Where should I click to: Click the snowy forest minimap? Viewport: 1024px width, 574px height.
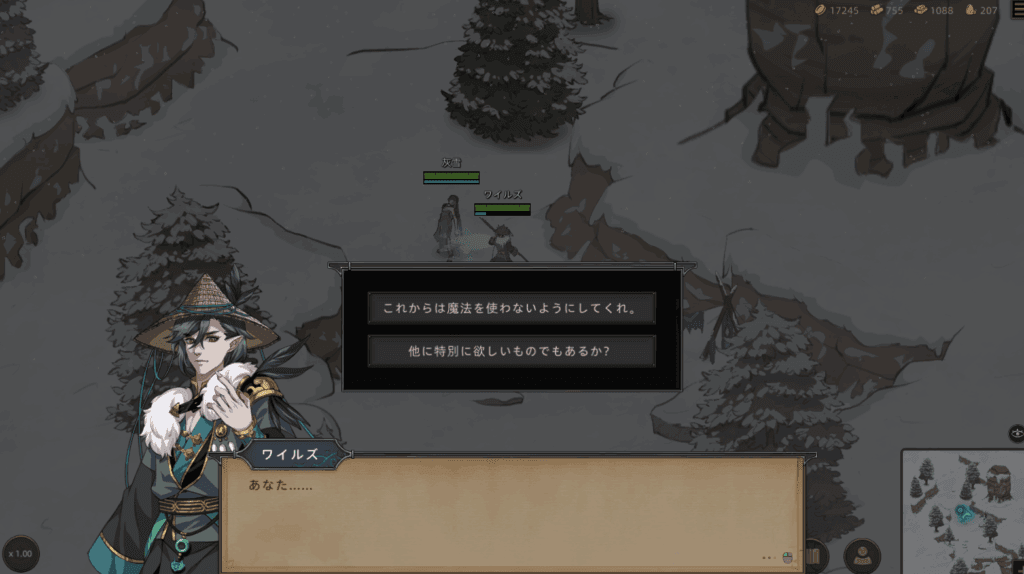tap(963, 511)
